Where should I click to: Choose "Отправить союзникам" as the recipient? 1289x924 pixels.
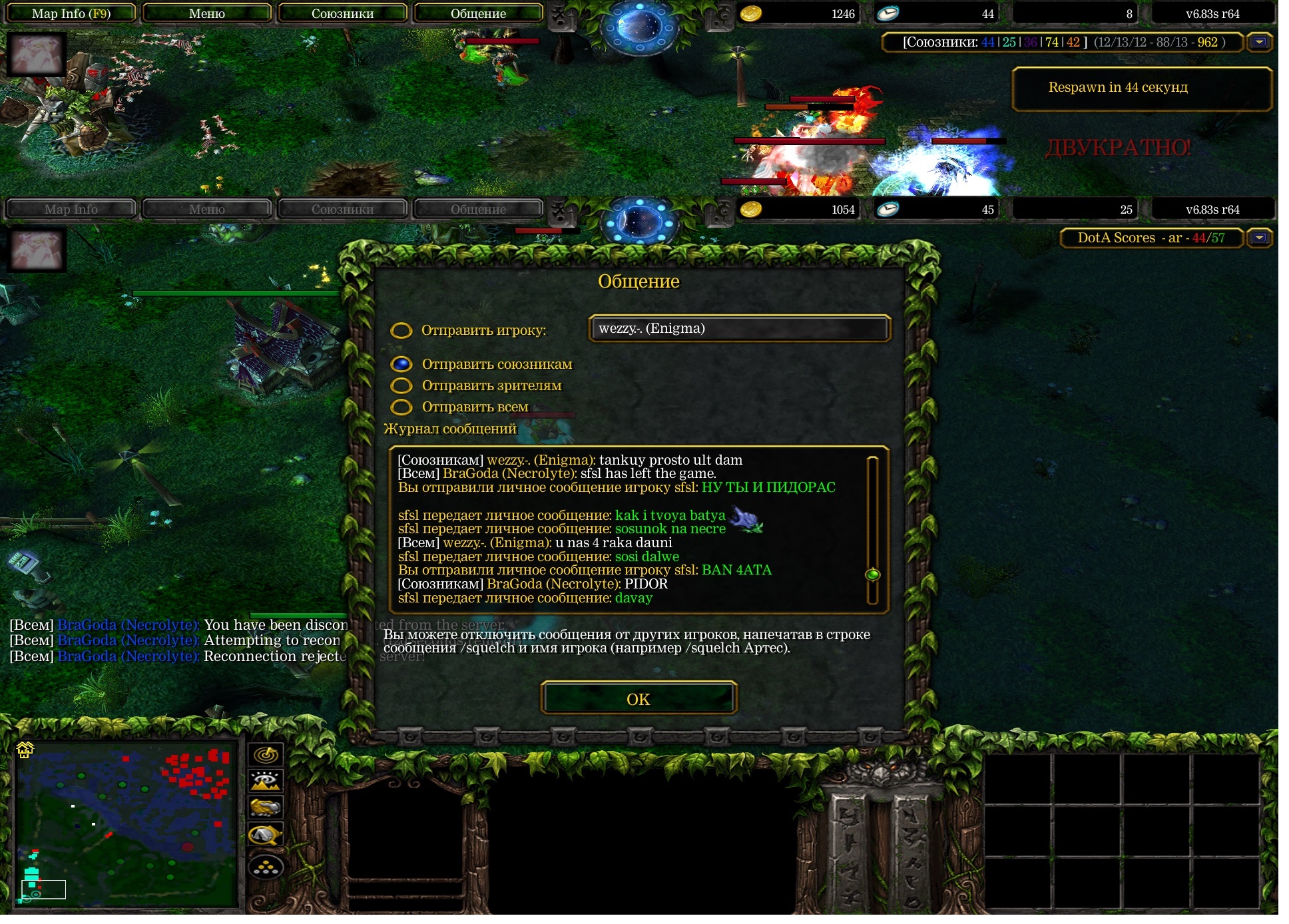pos(401,364)
